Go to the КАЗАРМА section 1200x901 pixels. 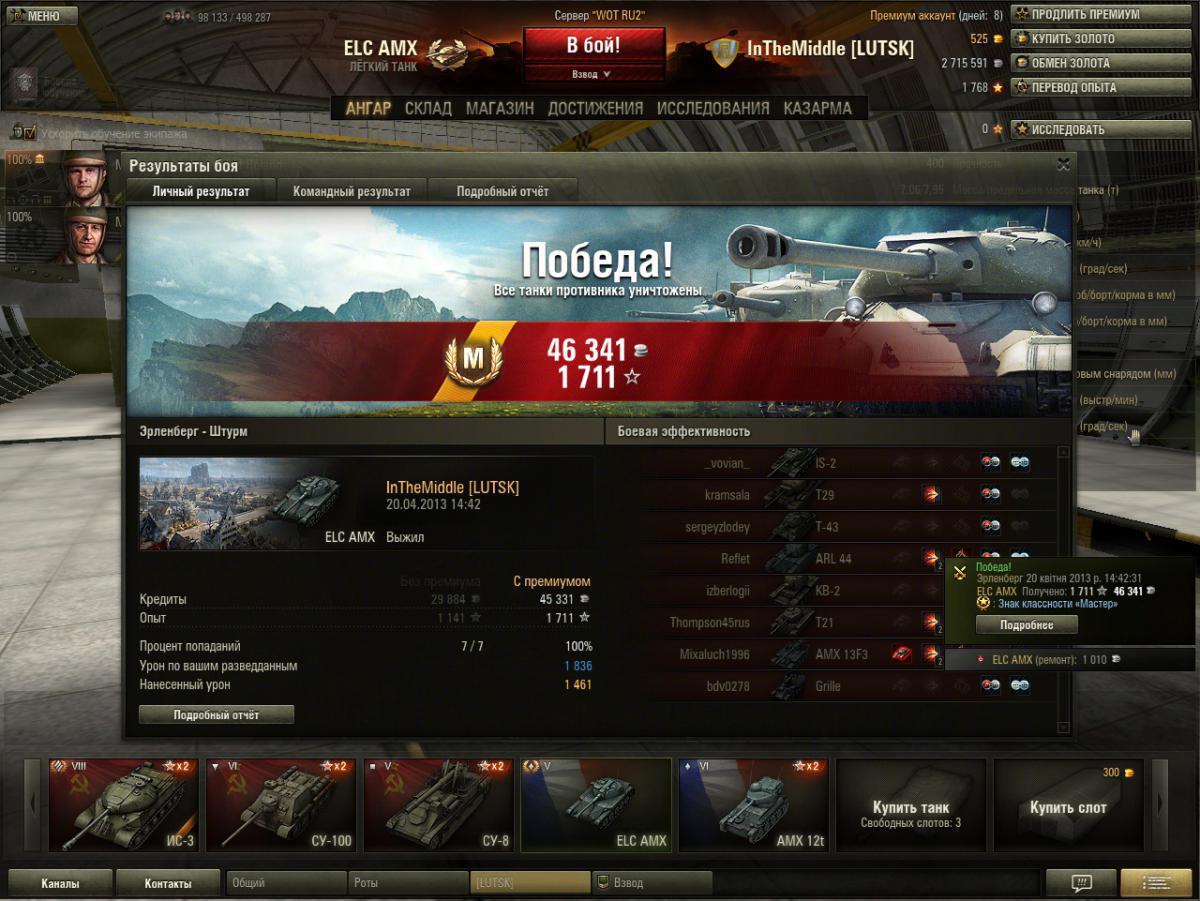click(x=817, y=108)
